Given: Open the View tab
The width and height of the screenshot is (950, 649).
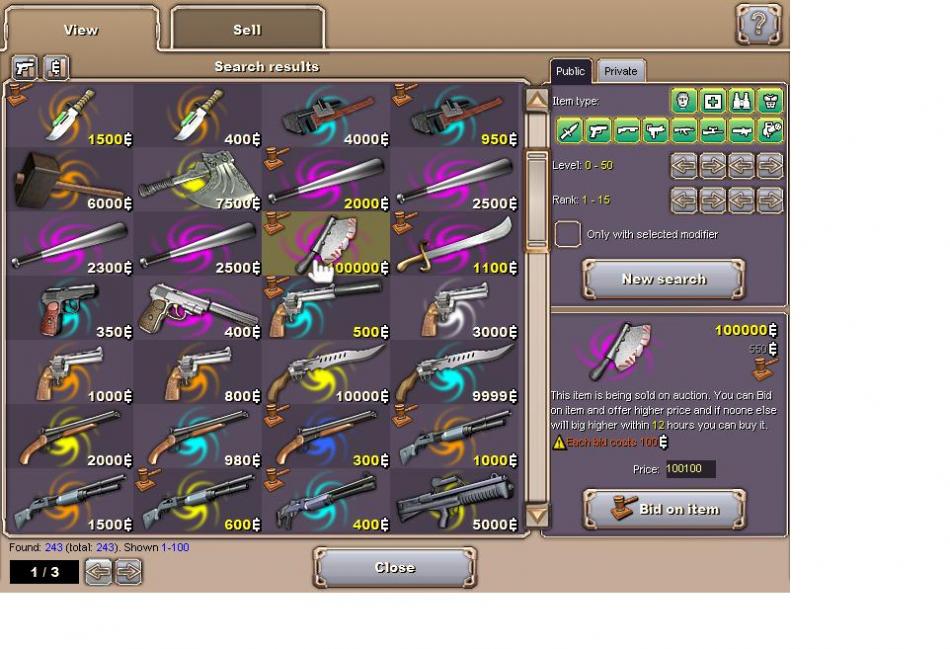Looking at the screenshot, I should [x=81, y=29].
